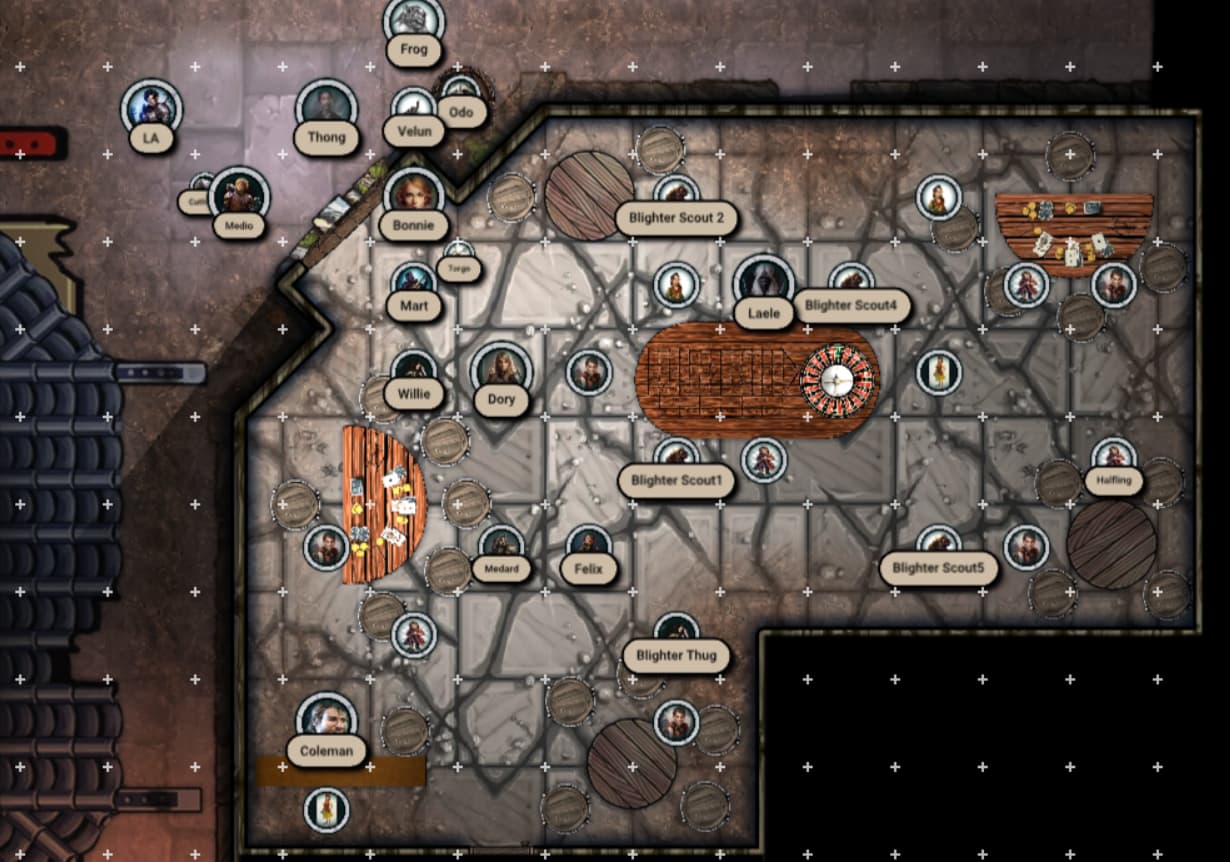Select the Blighter Scout5 token
This screenshot has width=1230, height=862.
pos(938,546)
